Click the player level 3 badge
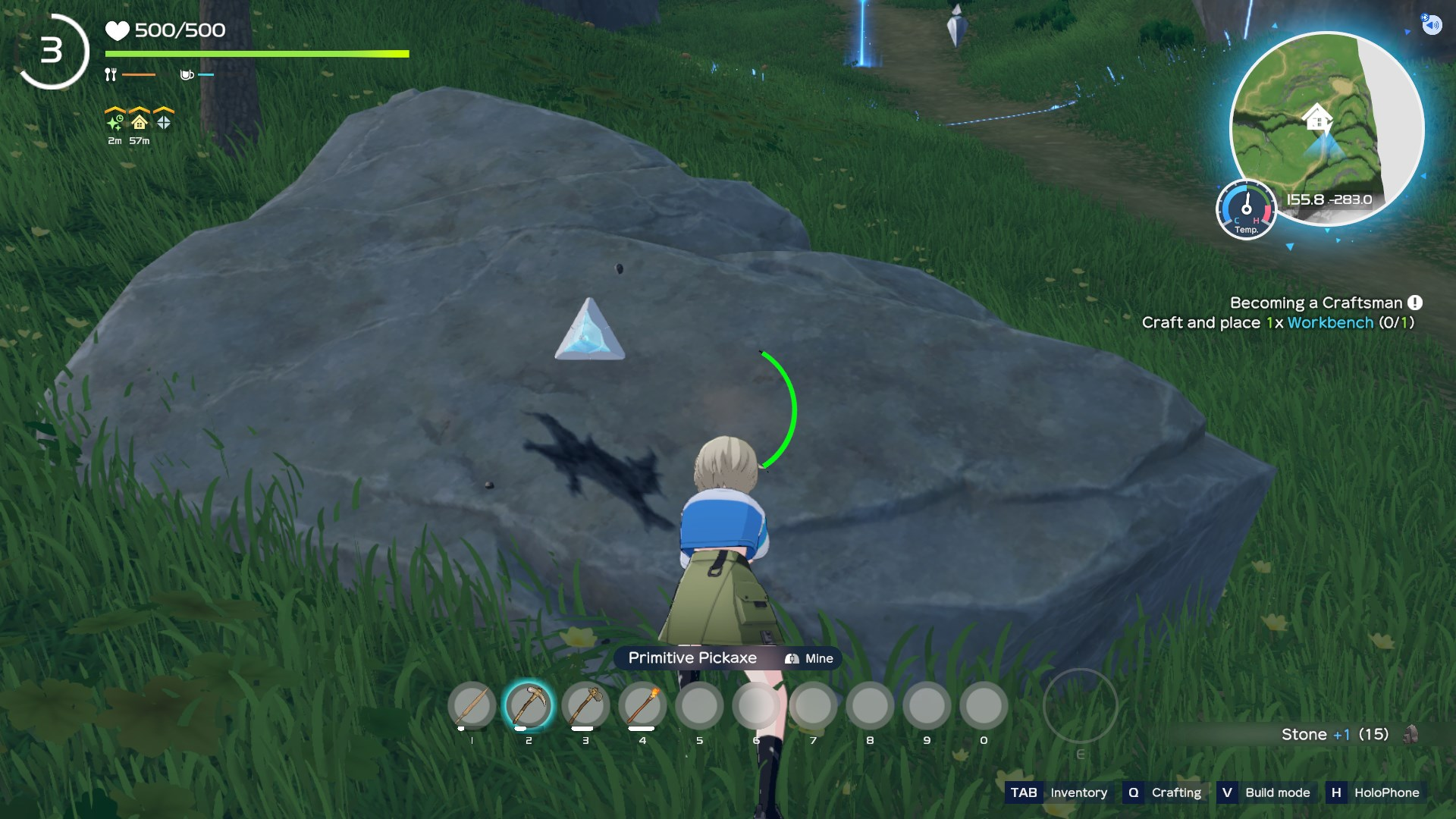 pos(52,52)
